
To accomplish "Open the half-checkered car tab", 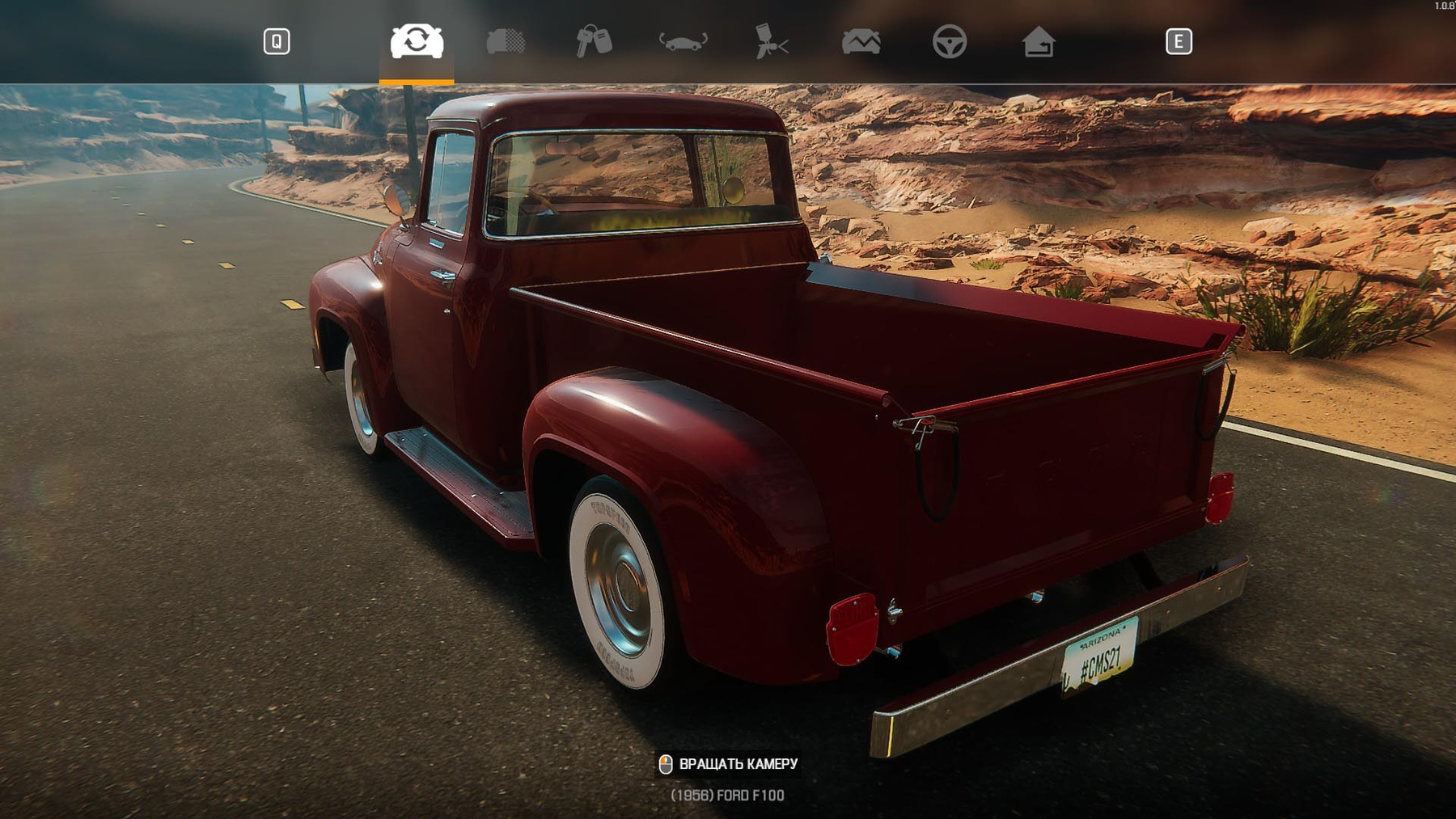I will pyautogui.click(x=506, y=41).
